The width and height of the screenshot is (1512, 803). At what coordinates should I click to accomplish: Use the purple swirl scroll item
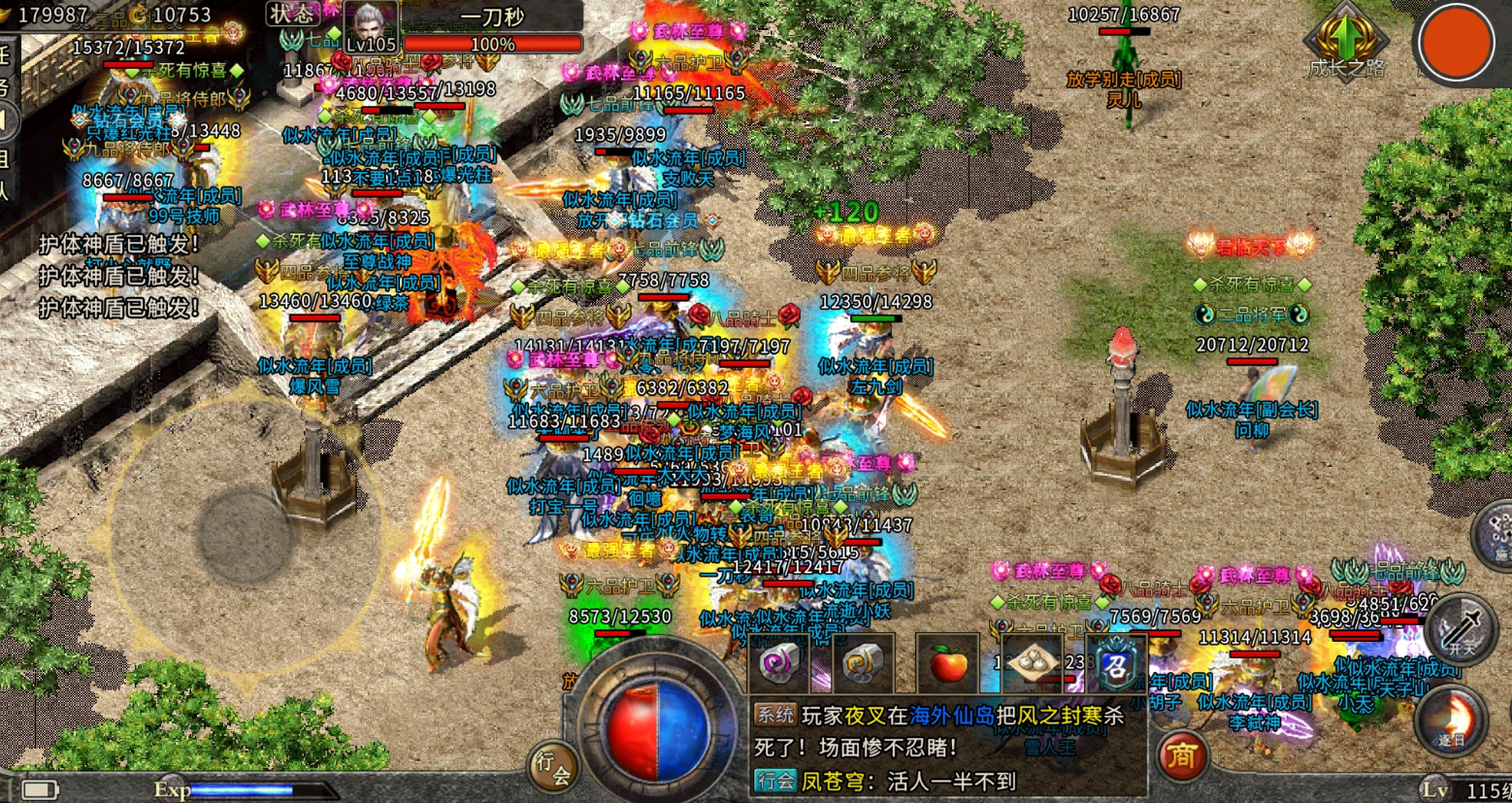778,664
